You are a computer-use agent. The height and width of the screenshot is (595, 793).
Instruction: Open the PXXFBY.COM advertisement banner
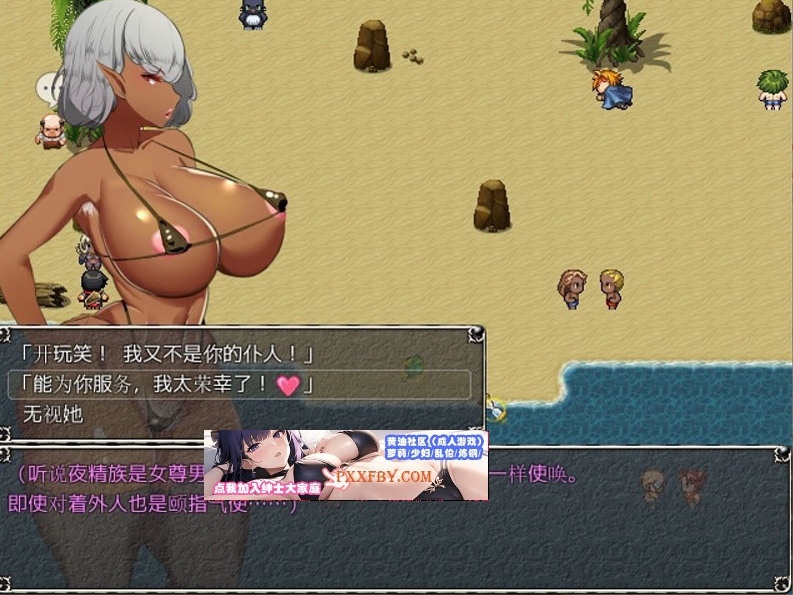coord(346,465)
